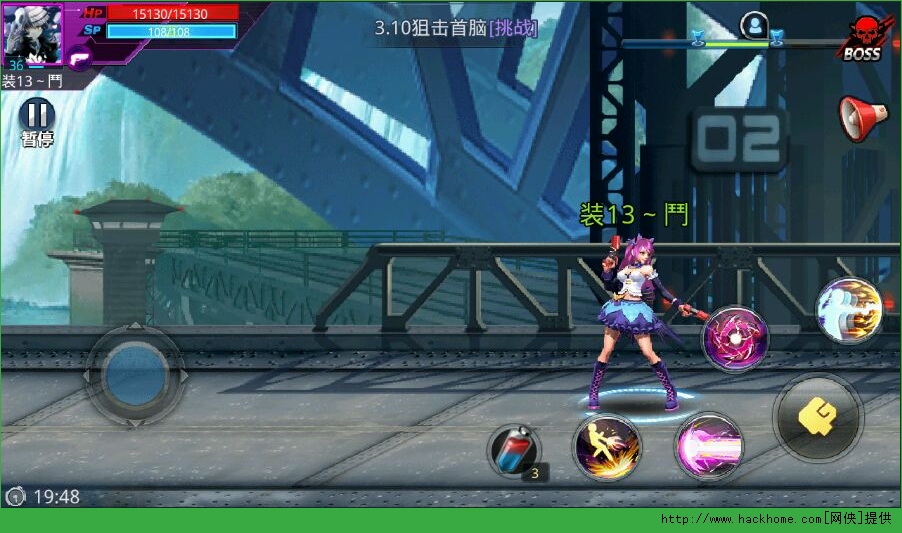Open the hackhome.com link in watermark

[740, 519]
